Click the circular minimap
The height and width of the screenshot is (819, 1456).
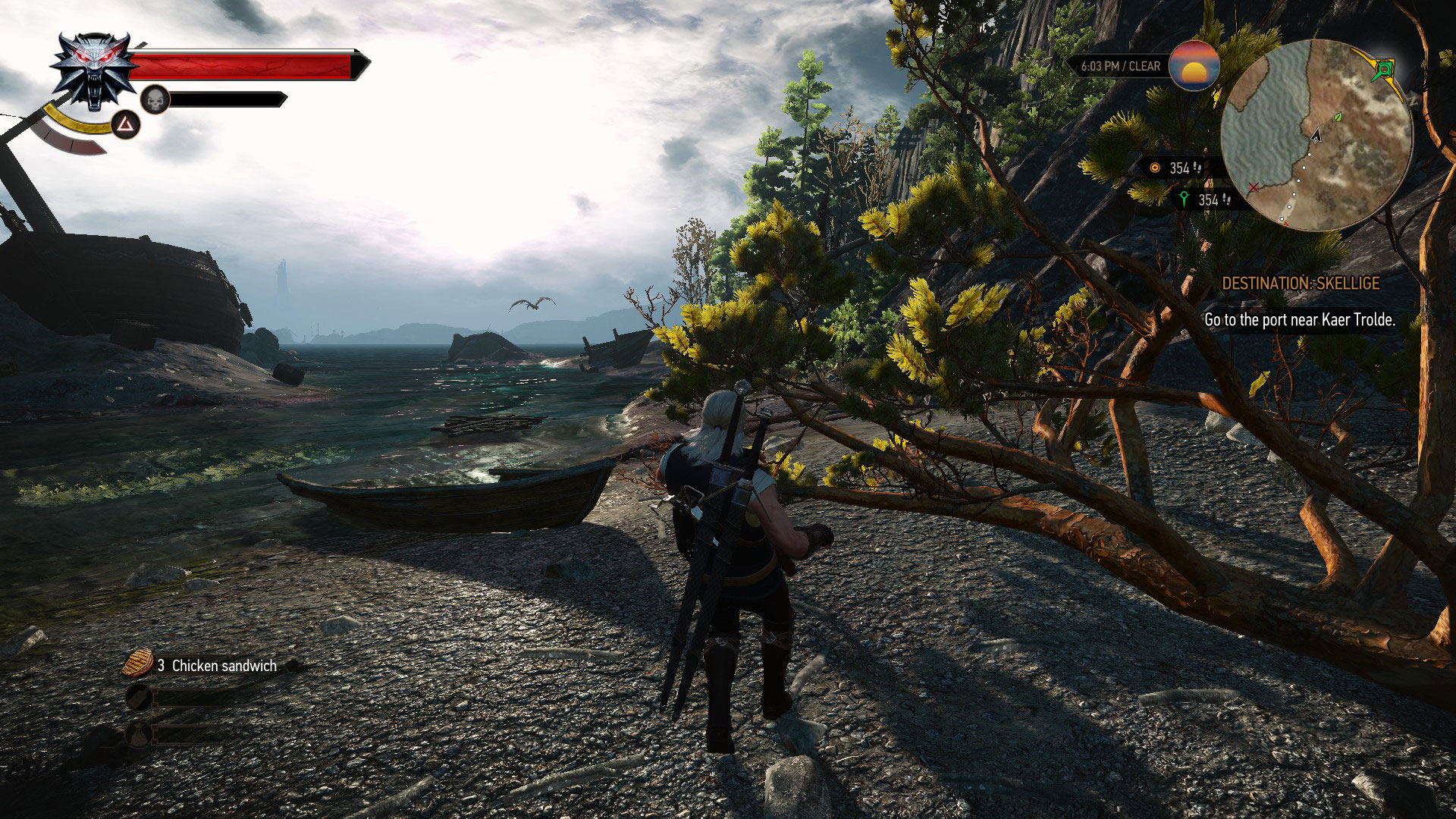click(1316, 135)
